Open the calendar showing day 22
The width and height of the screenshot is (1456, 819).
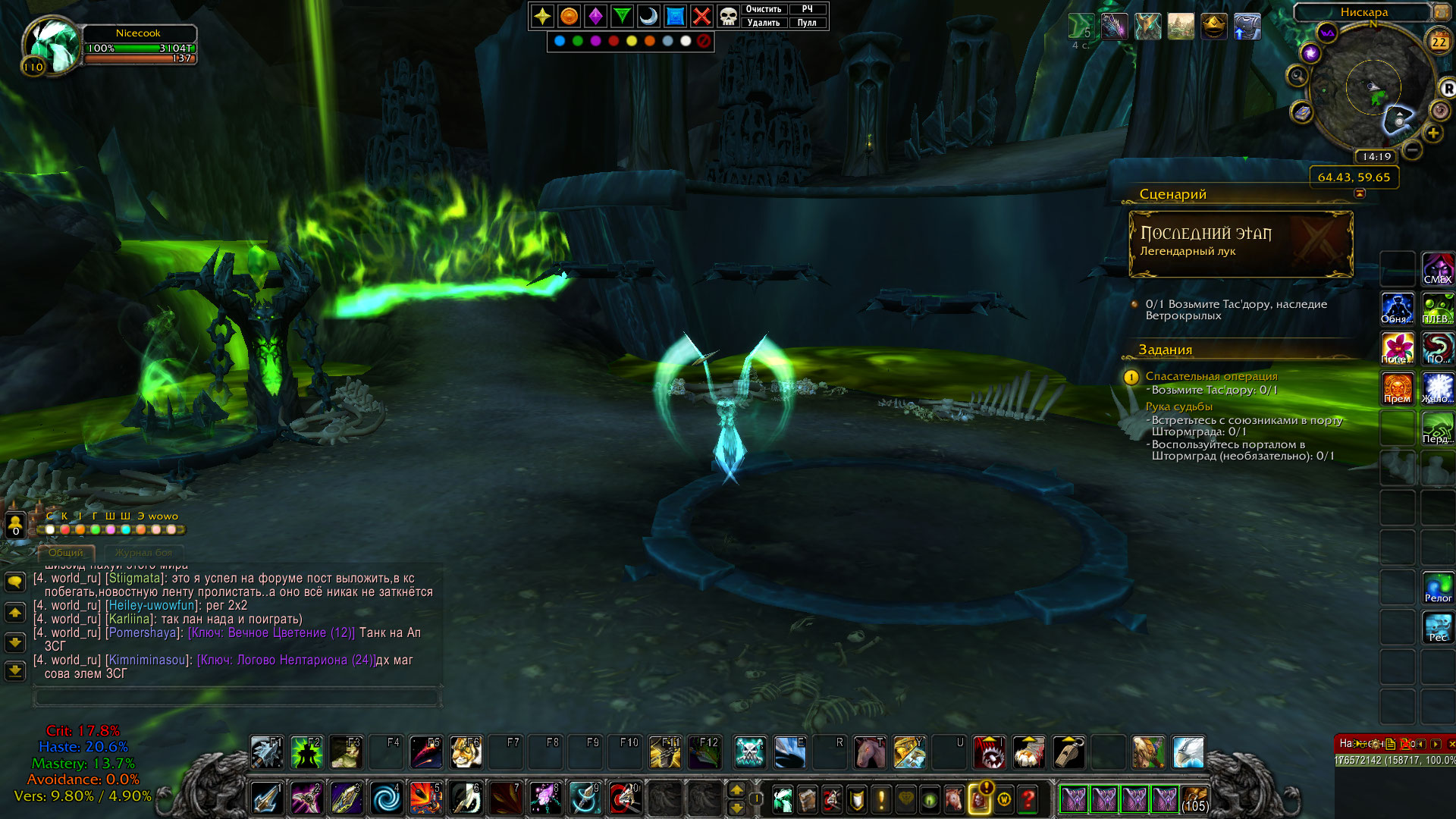point(1439,42)
